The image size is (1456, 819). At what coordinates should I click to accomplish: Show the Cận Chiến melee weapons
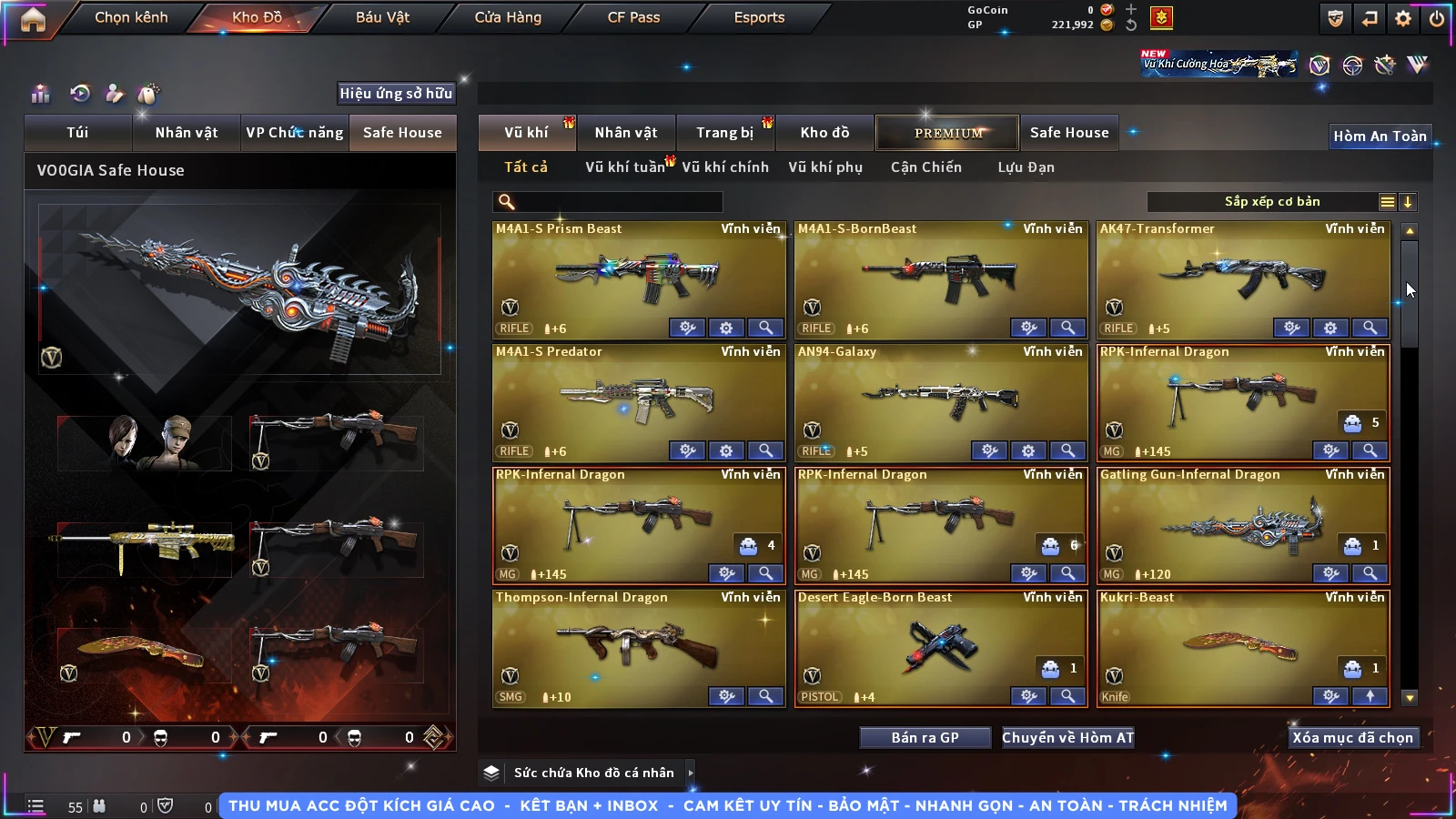(x=925, y=167)
